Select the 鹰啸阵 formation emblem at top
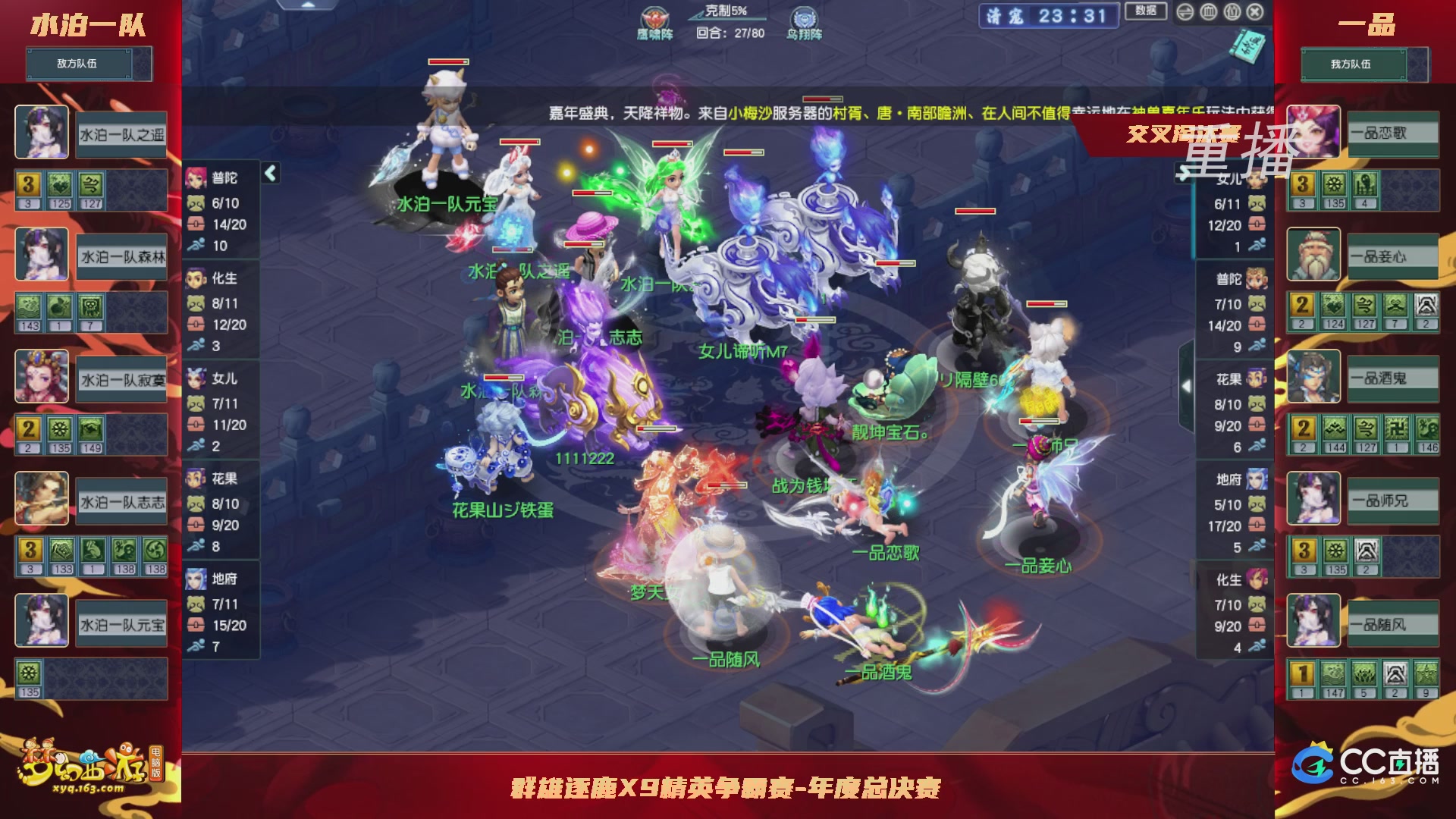Screen dimensions: 1456x819 click(x=656, y=17)
